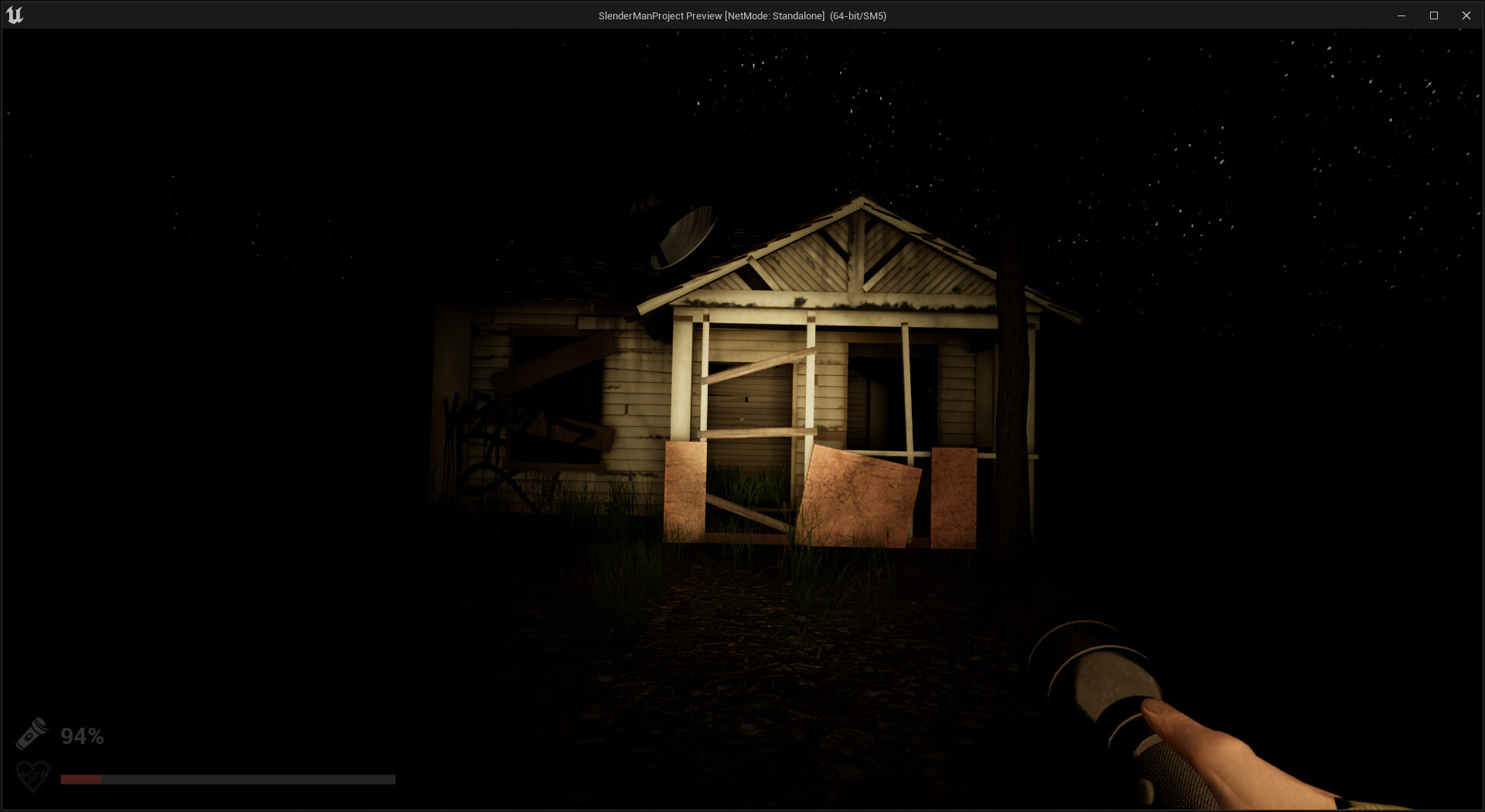Click the satellite dish on the cabin roof
The image size is (1485, 812).
(x=684, y=234)
